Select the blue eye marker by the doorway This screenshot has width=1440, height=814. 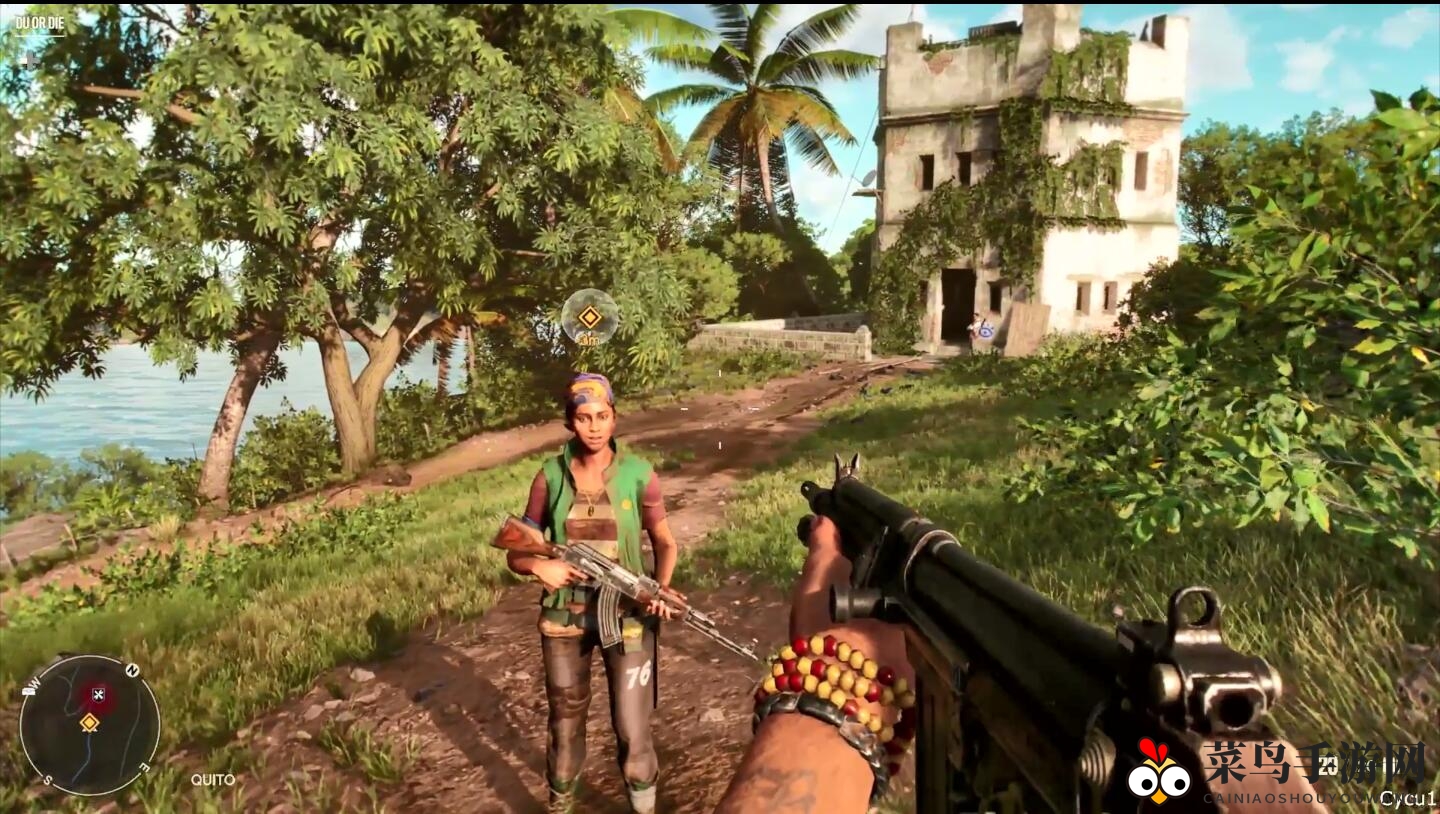985,327
